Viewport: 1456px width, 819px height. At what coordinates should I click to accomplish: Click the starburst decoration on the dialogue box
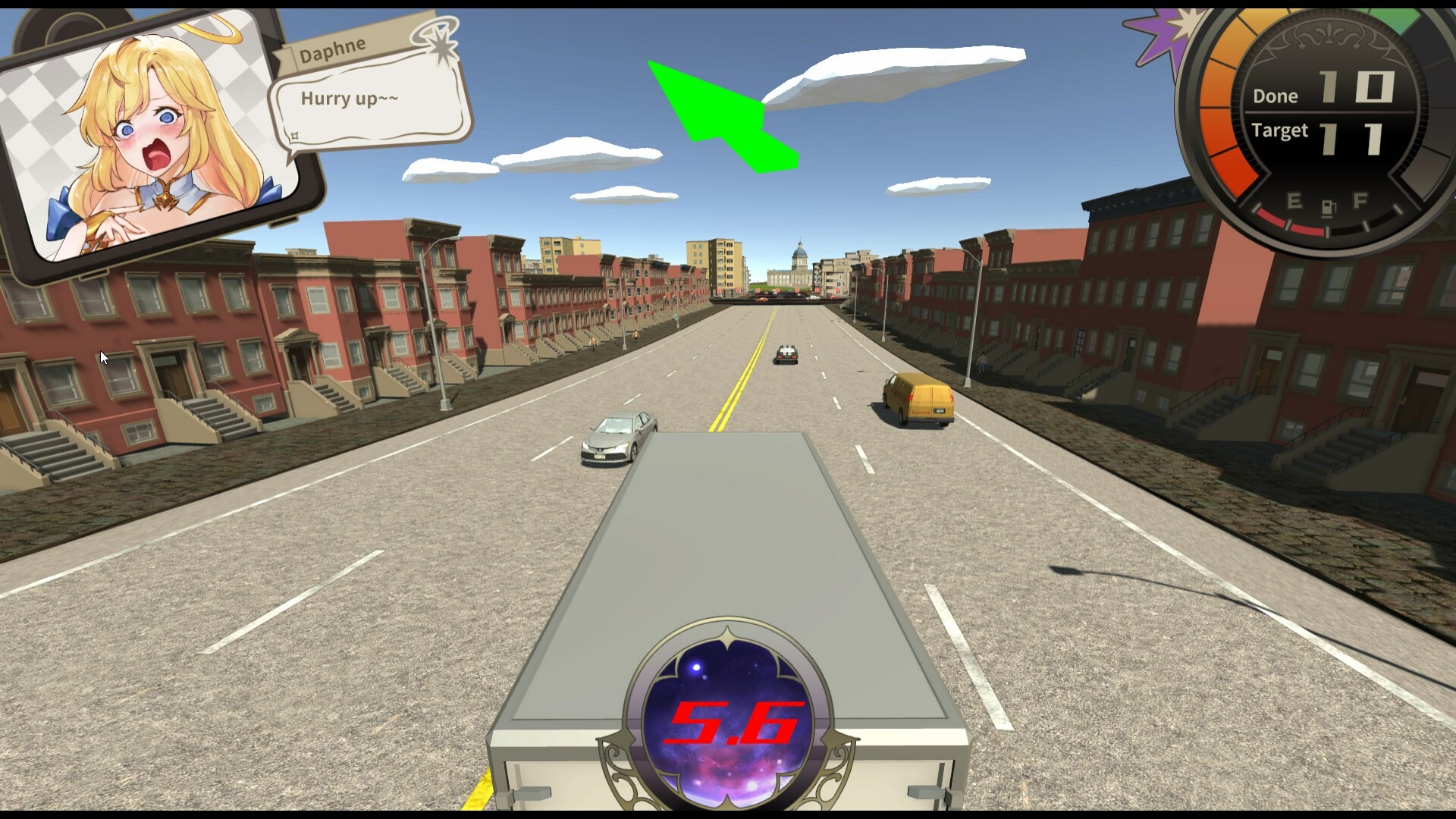(440, 44)
